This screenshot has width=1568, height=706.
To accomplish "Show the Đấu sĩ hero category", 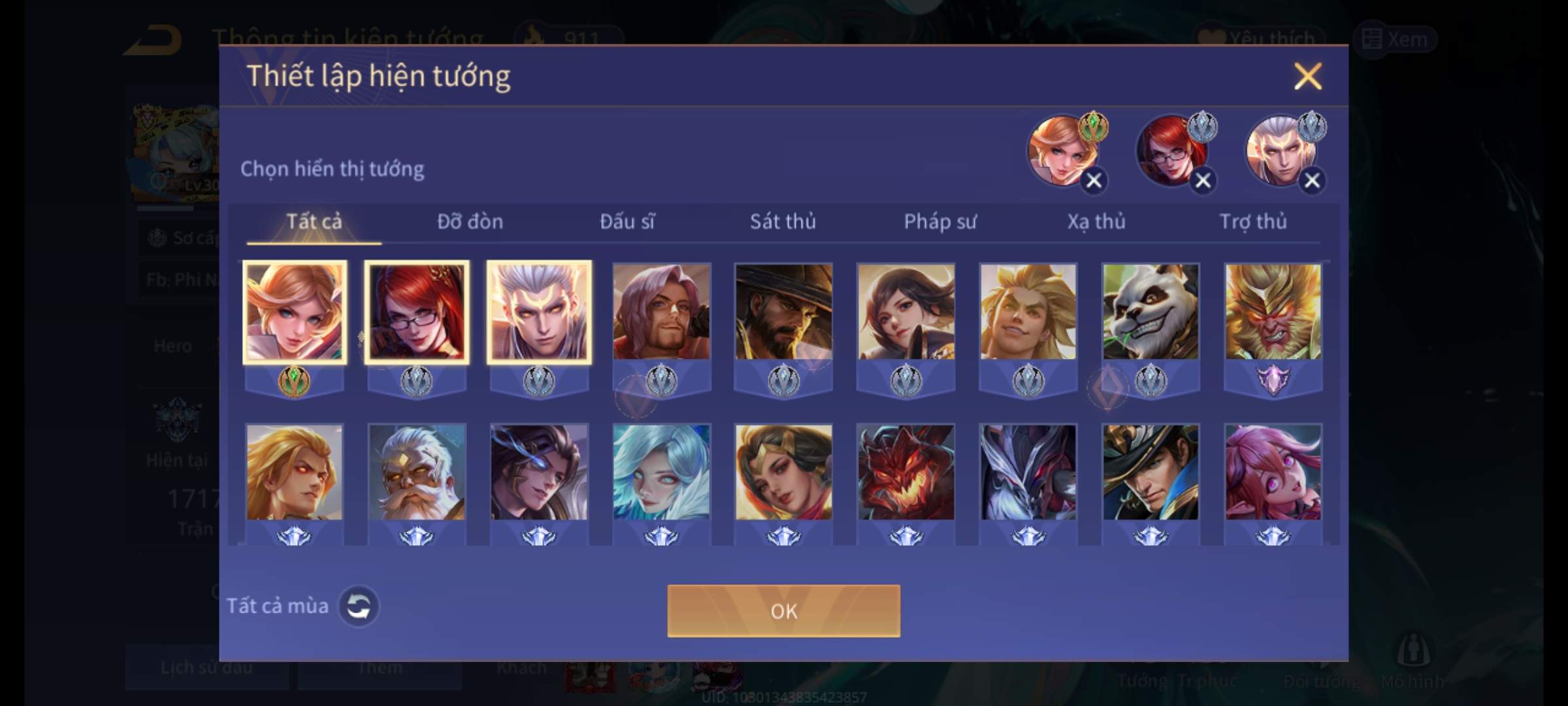I will [x=627, y=222].
